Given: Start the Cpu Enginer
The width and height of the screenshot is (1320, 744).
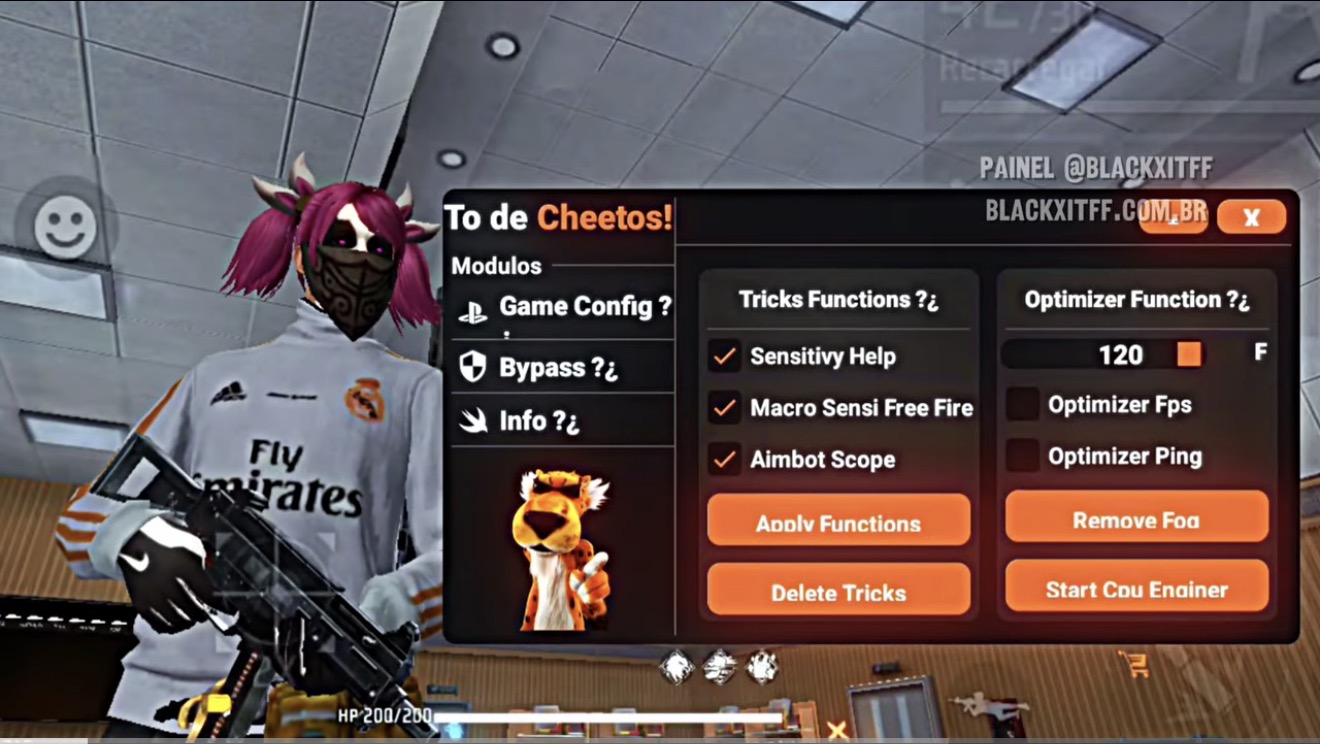Looking at the screenshot, I should [1136, 587].
